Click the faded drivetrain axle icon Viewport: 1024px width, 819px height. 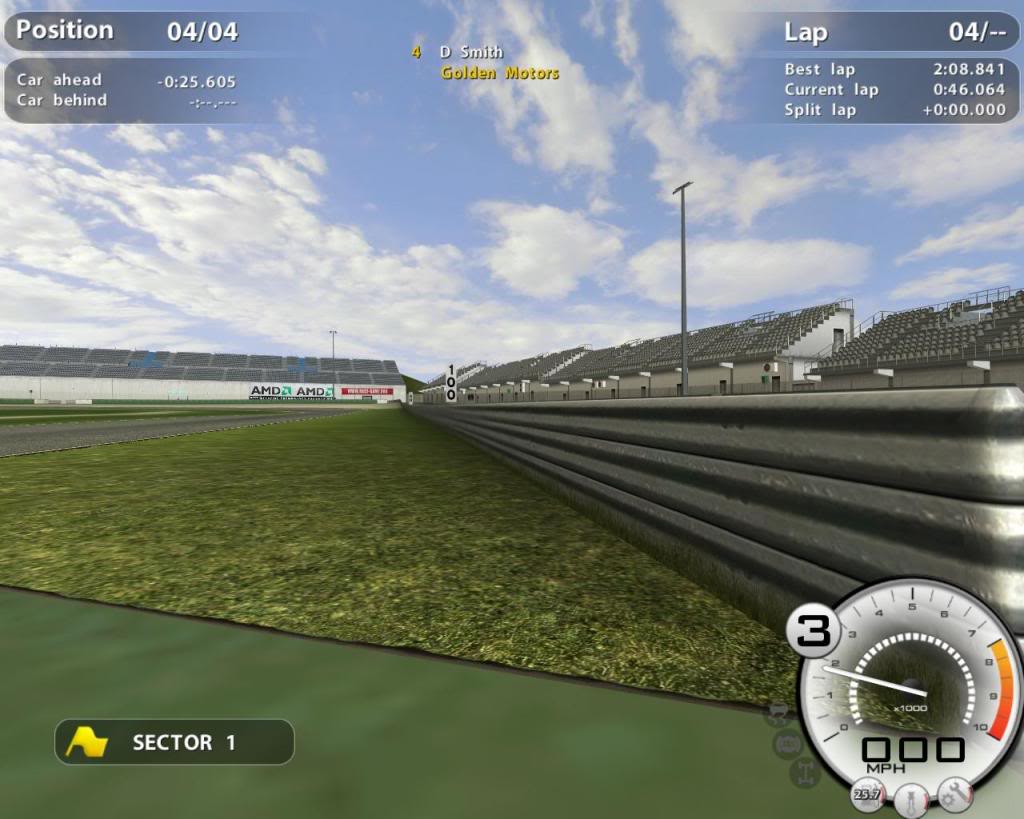[x=803, y=772]
